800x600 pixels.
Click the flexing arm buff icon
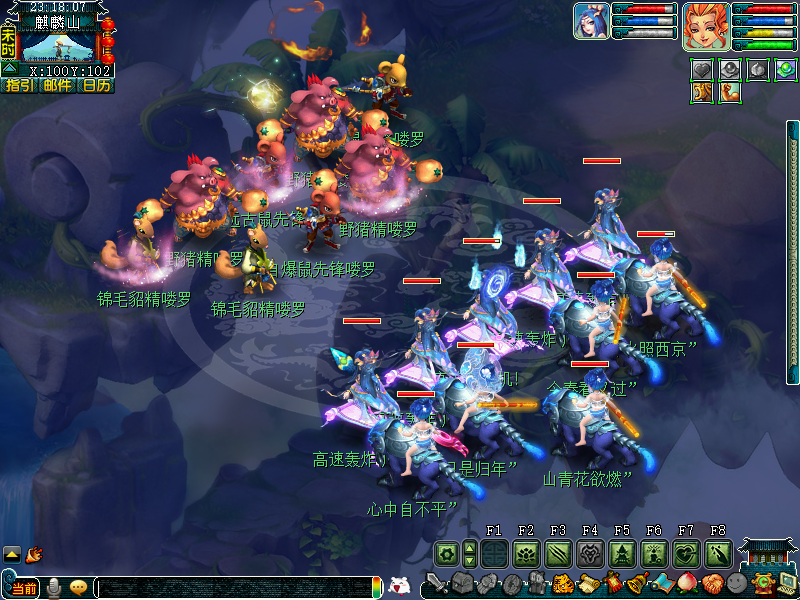(729, 92)
